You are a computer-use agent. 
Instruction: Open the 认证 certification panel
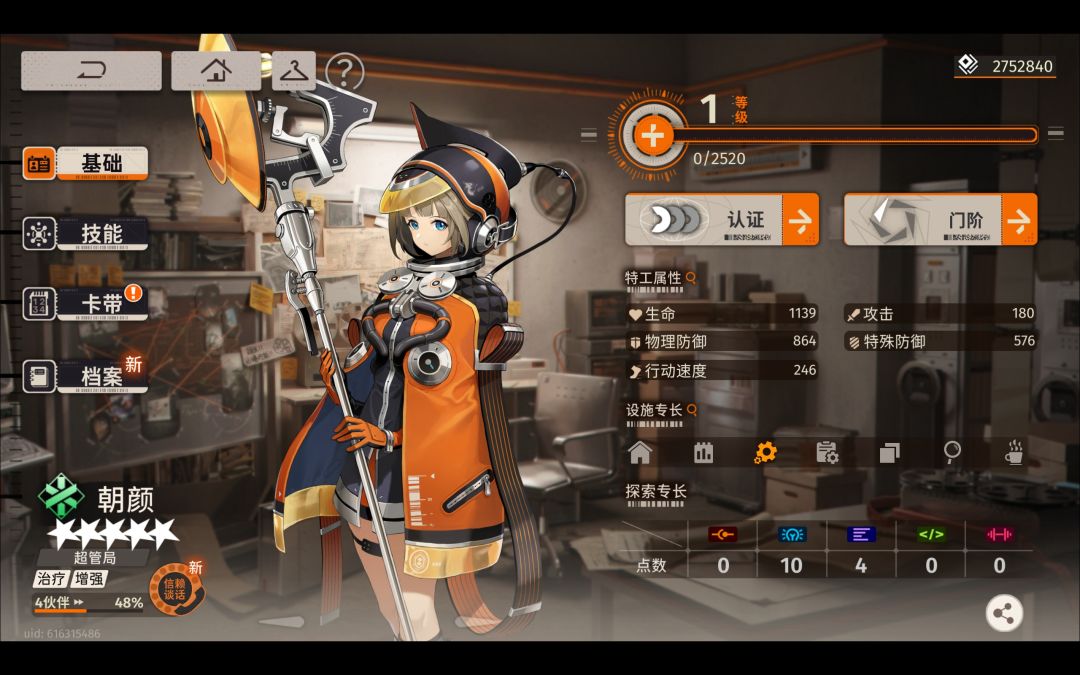click(x=721, y=219)
